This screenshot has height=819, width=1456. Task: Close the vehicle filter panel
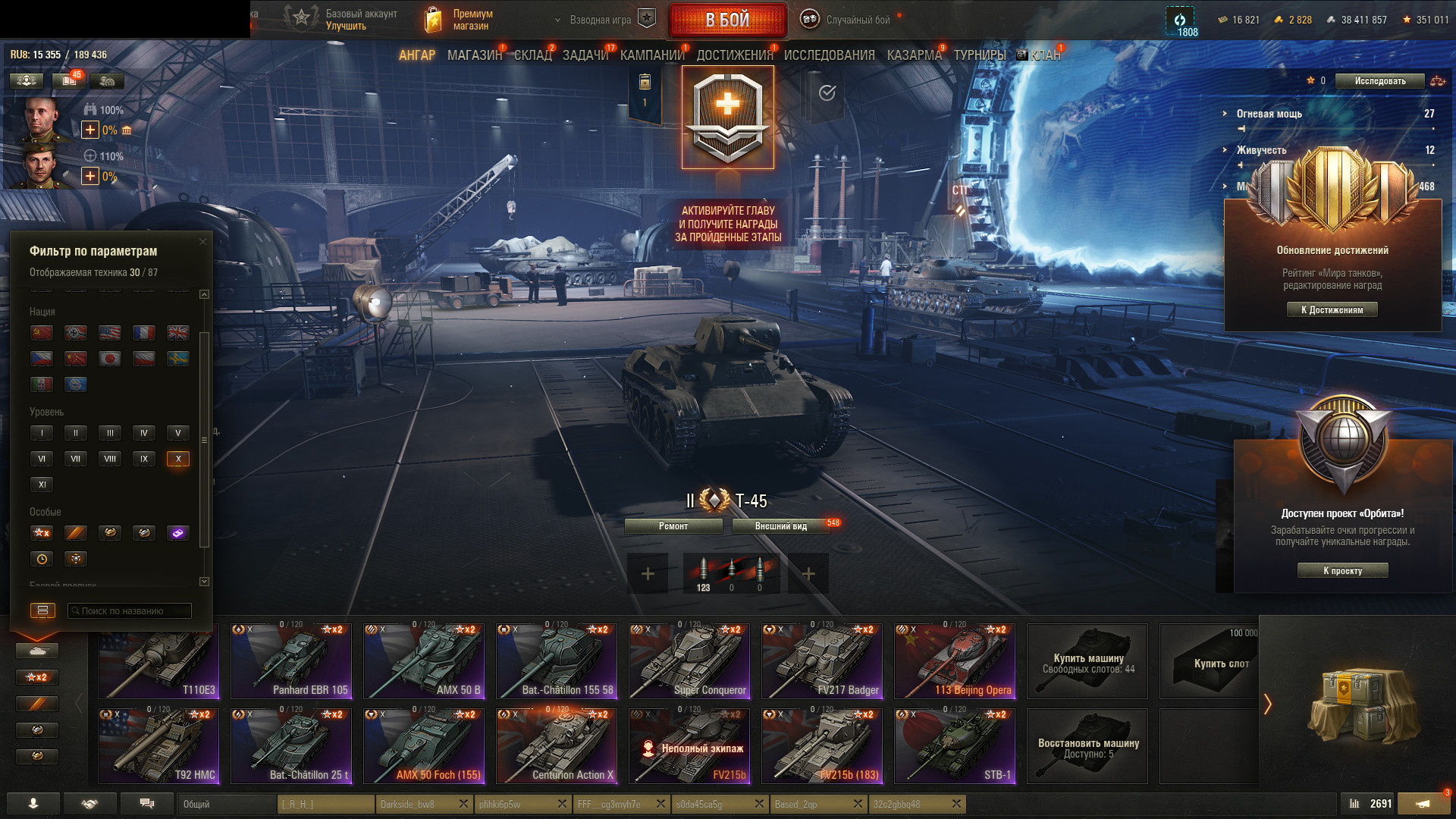202,242
